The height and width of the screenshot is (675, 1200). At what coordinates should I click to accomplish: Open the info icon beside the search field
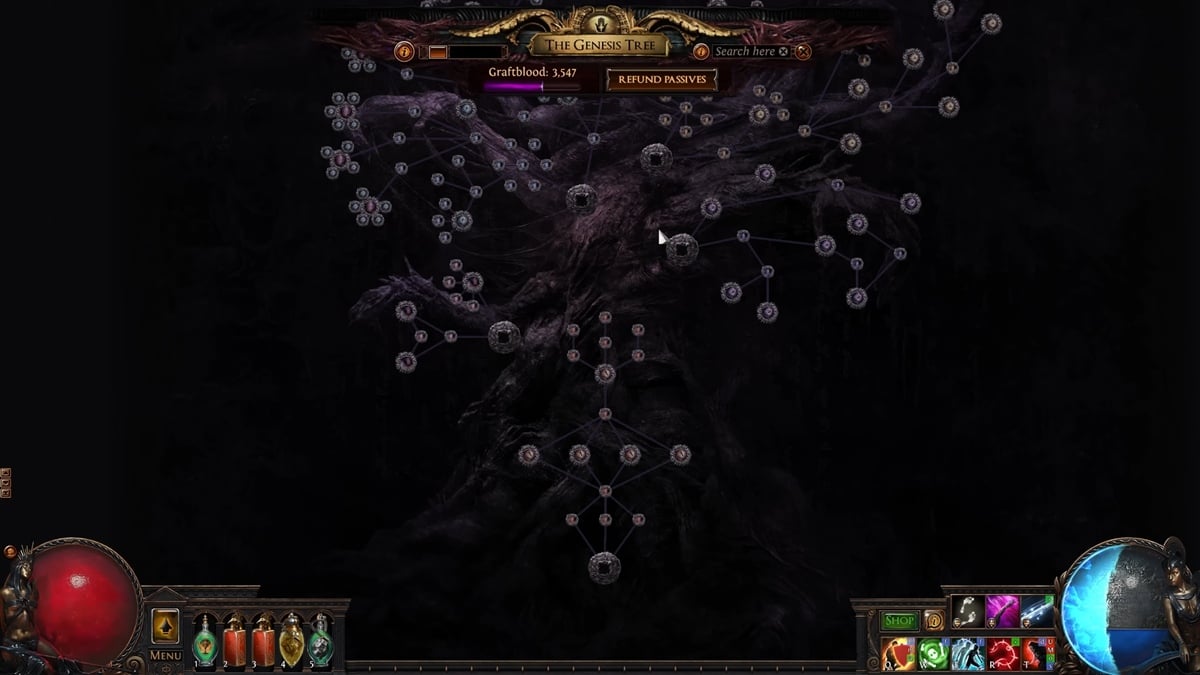coord(701,52)
